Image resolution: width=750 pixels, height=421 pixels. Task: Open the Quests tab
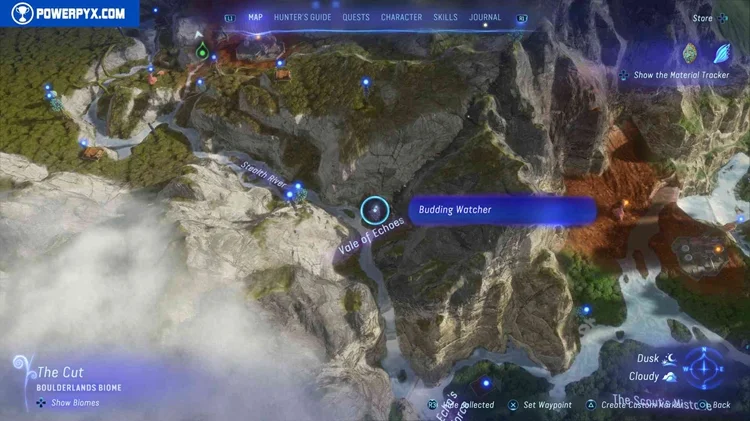355,17
